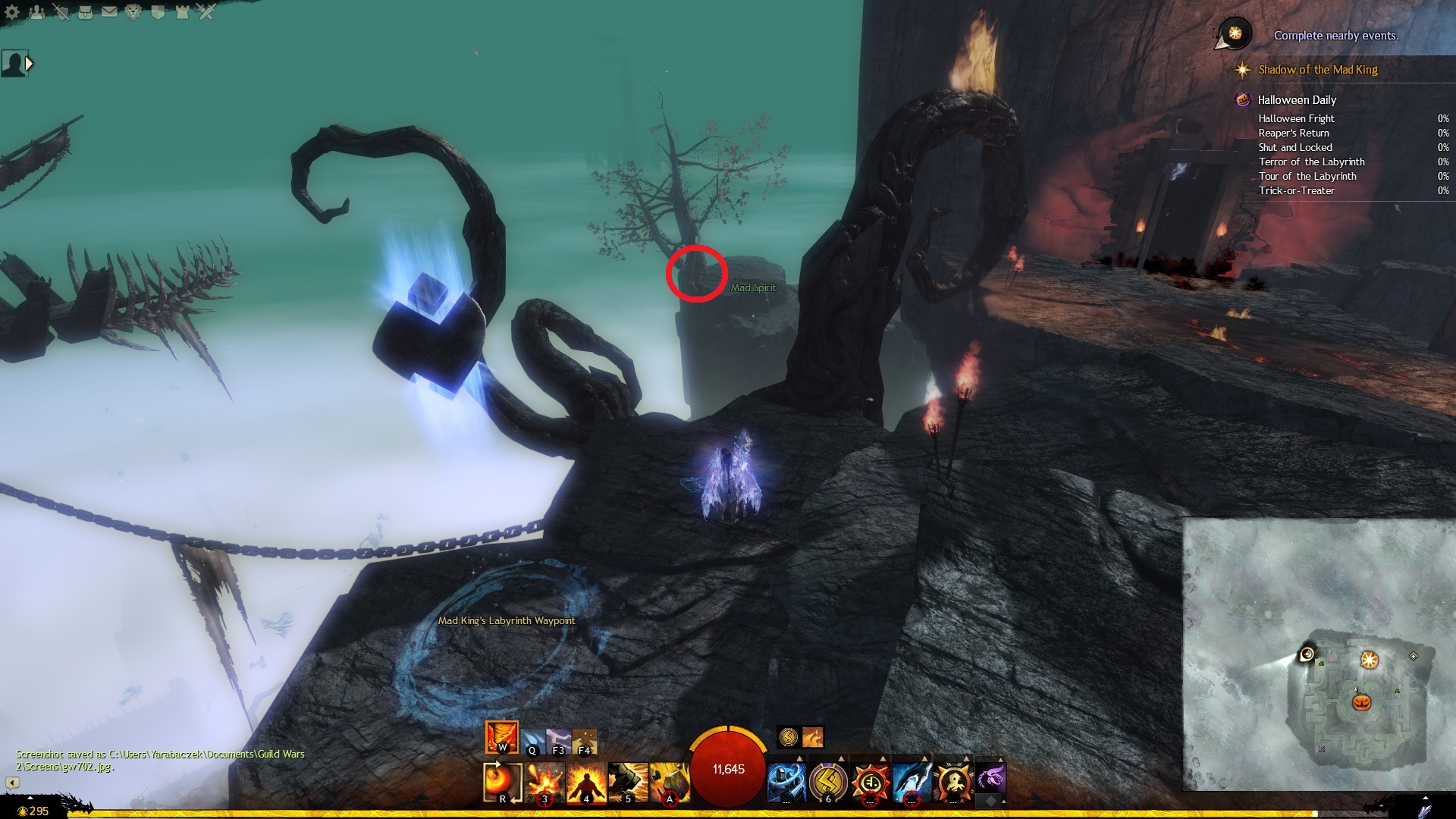
Task: Open the Black Lion Trading Company lion icon
Action: tap(133, 12)
